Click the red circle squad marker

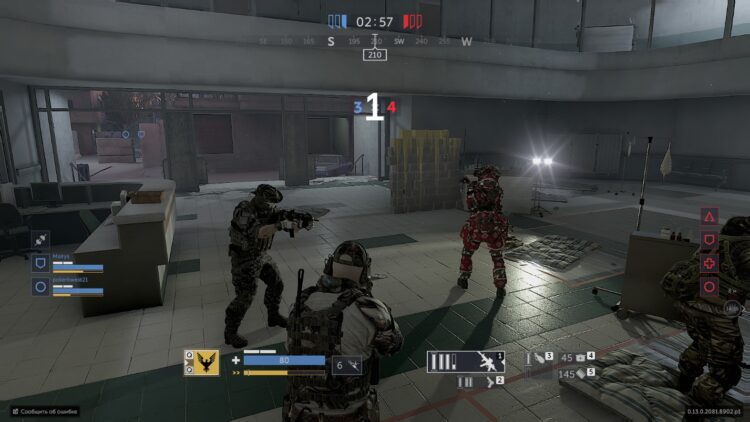tap(709, 286)
